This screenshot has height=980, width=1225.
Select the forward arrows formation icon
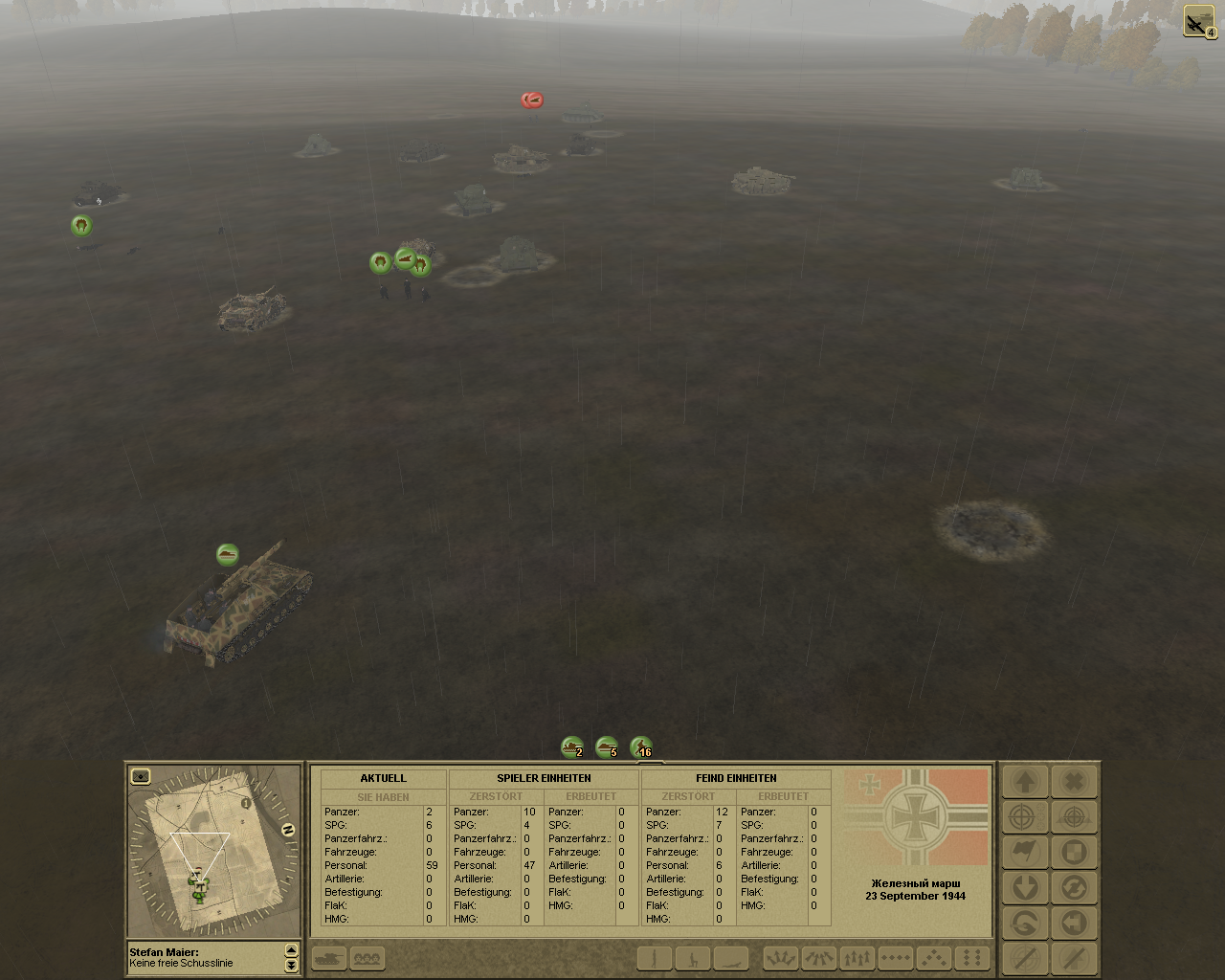pos(857,958)
